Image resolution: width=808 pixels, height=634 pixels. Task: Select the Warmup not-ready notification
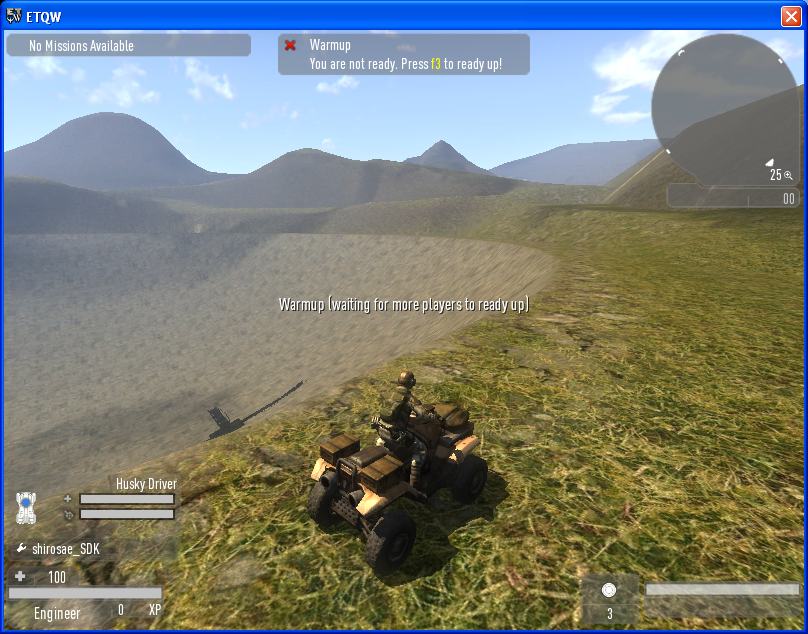404,55
